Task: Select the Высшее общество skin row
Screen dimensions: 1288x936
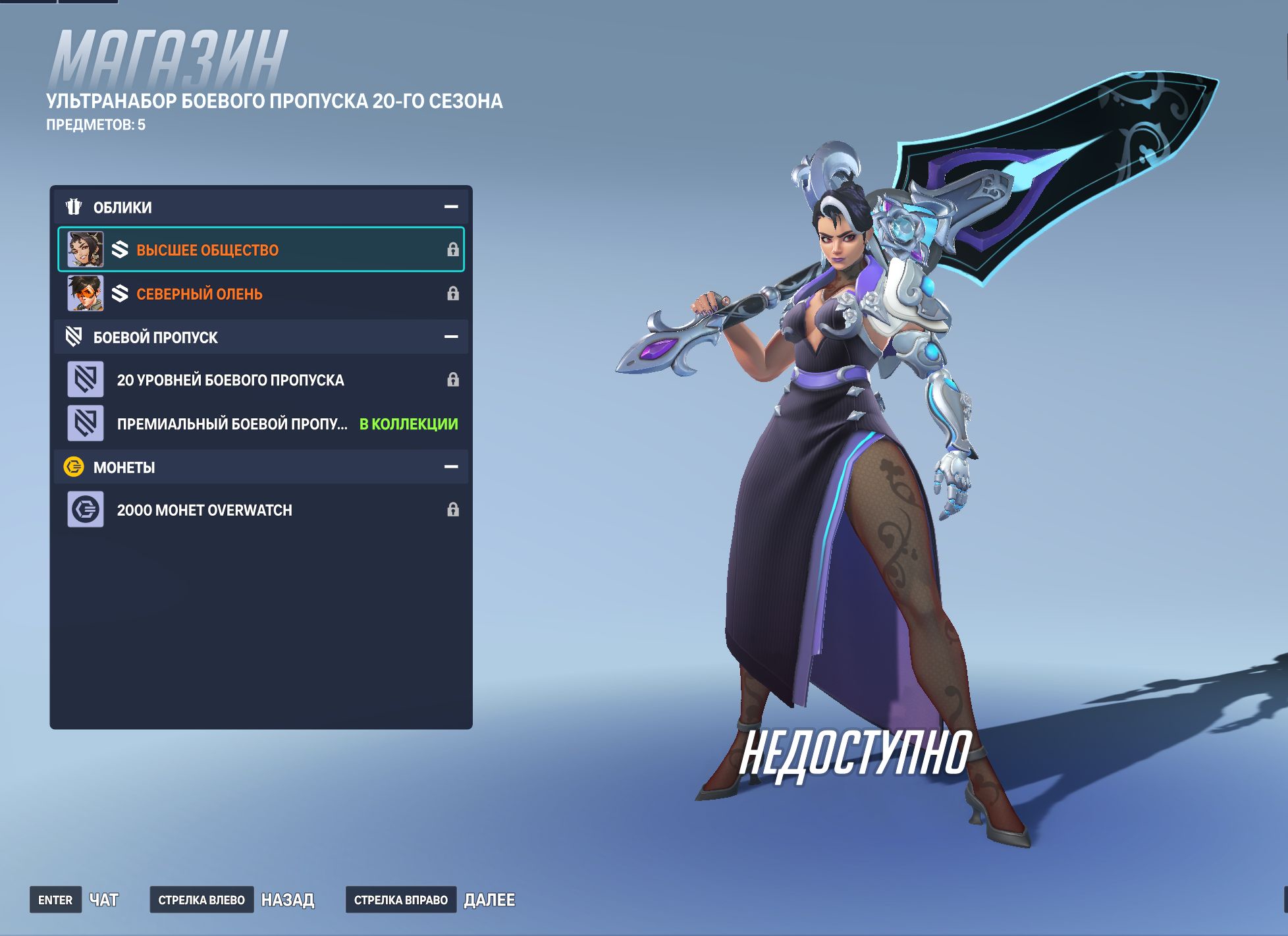Action: pos(261,250)
